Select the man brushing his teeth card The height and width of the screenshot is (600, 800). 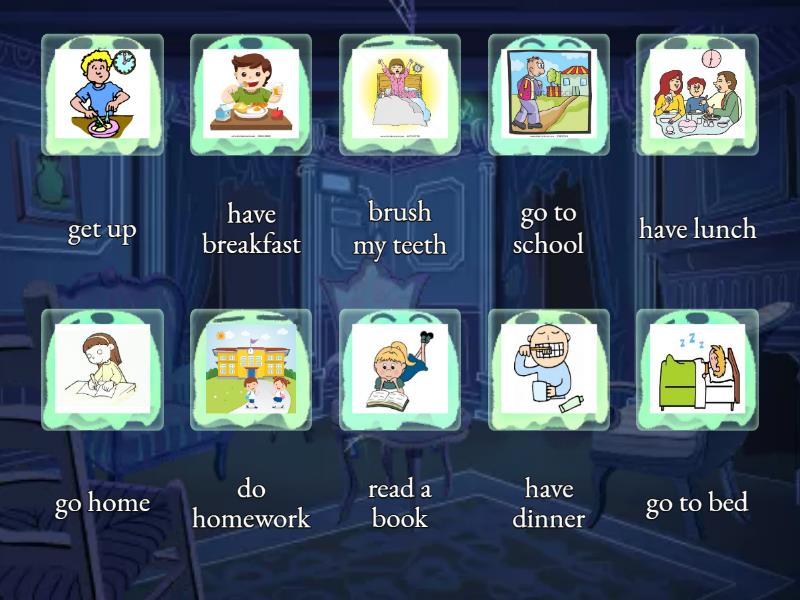click(549, 369)
